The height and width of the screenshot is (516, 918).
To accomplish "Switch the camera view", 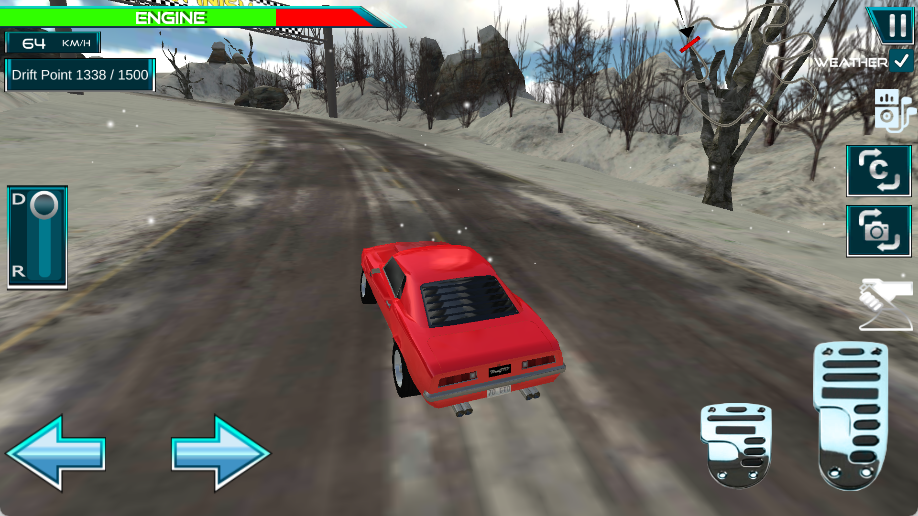I will [x=879, y=231].
